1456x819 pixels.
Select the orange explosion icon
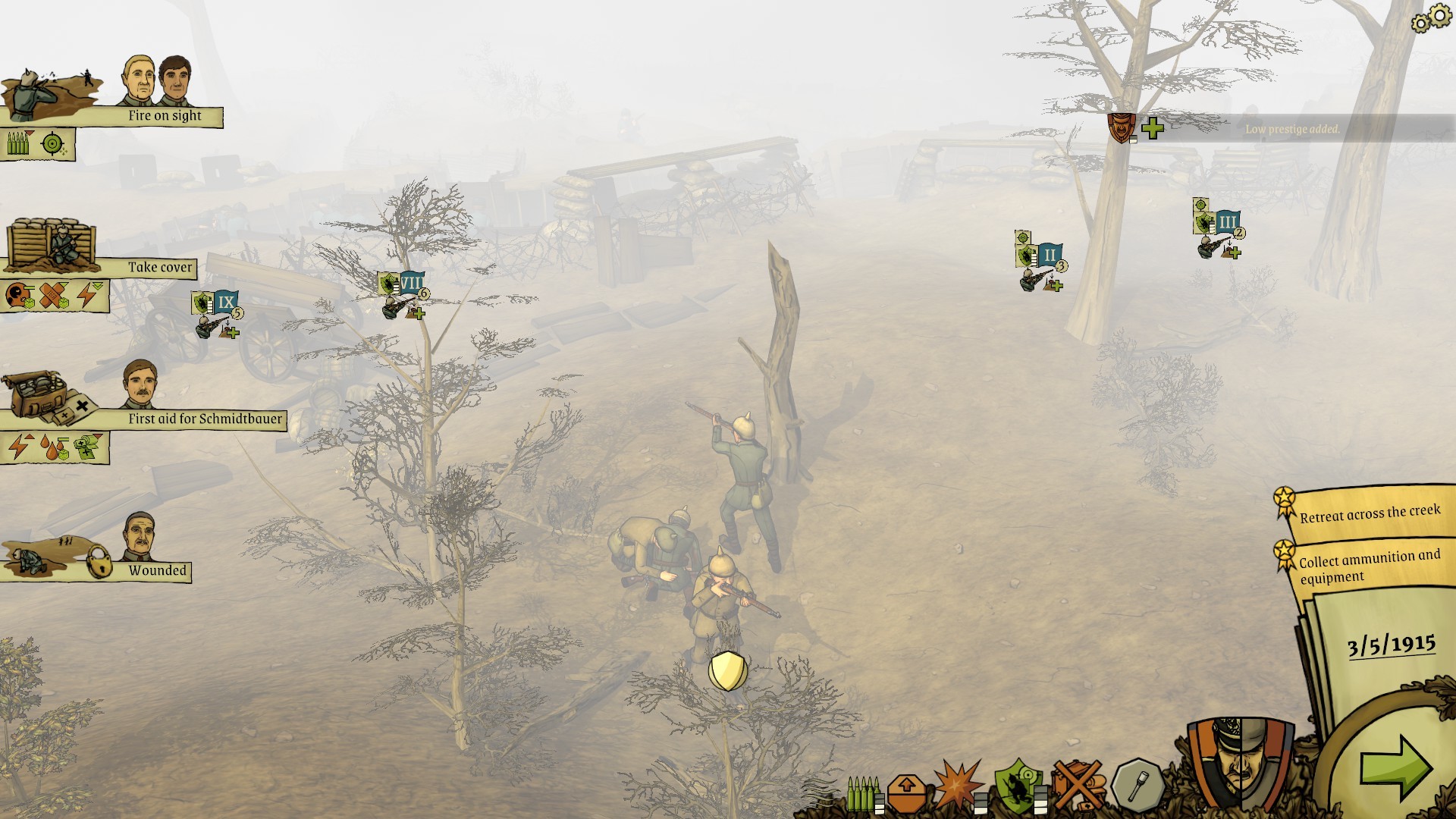[957, 786]
